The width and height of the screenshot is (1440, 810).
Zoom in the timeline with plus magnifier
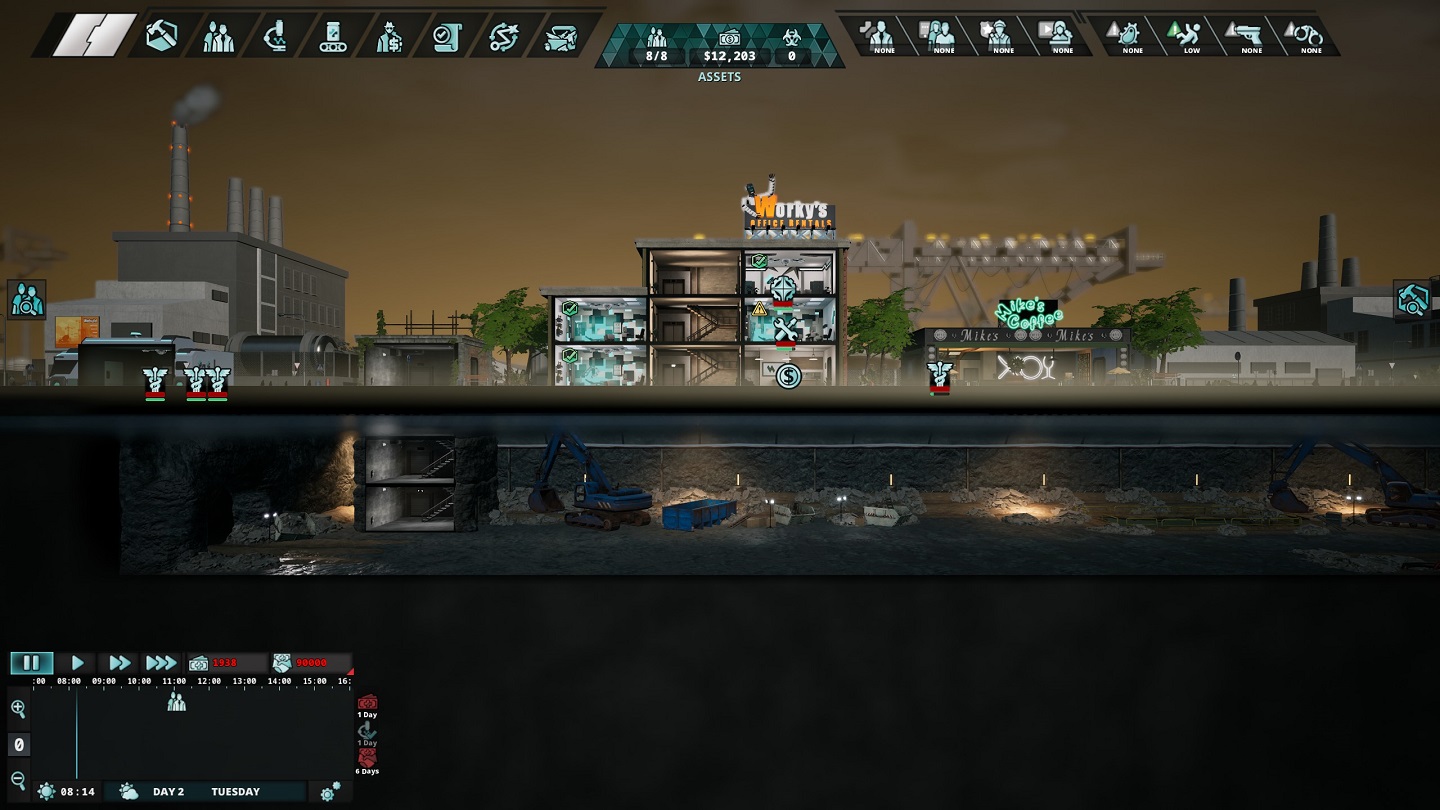pyautogui.click(x=18, y=709)
